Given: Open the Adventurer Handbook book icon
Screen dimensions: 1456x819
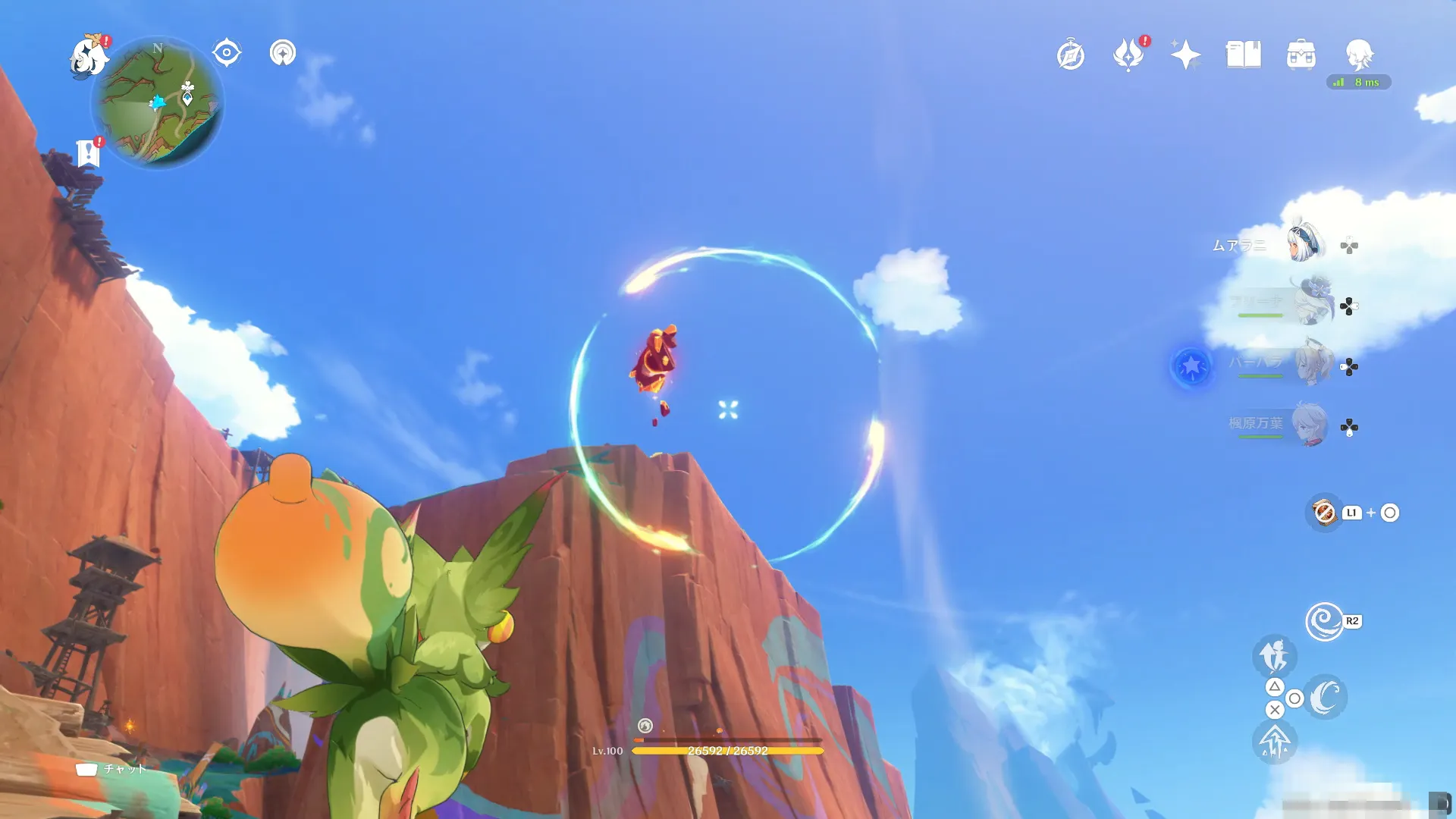Looking at the screenshot, I should click(x=1244, y=55).
